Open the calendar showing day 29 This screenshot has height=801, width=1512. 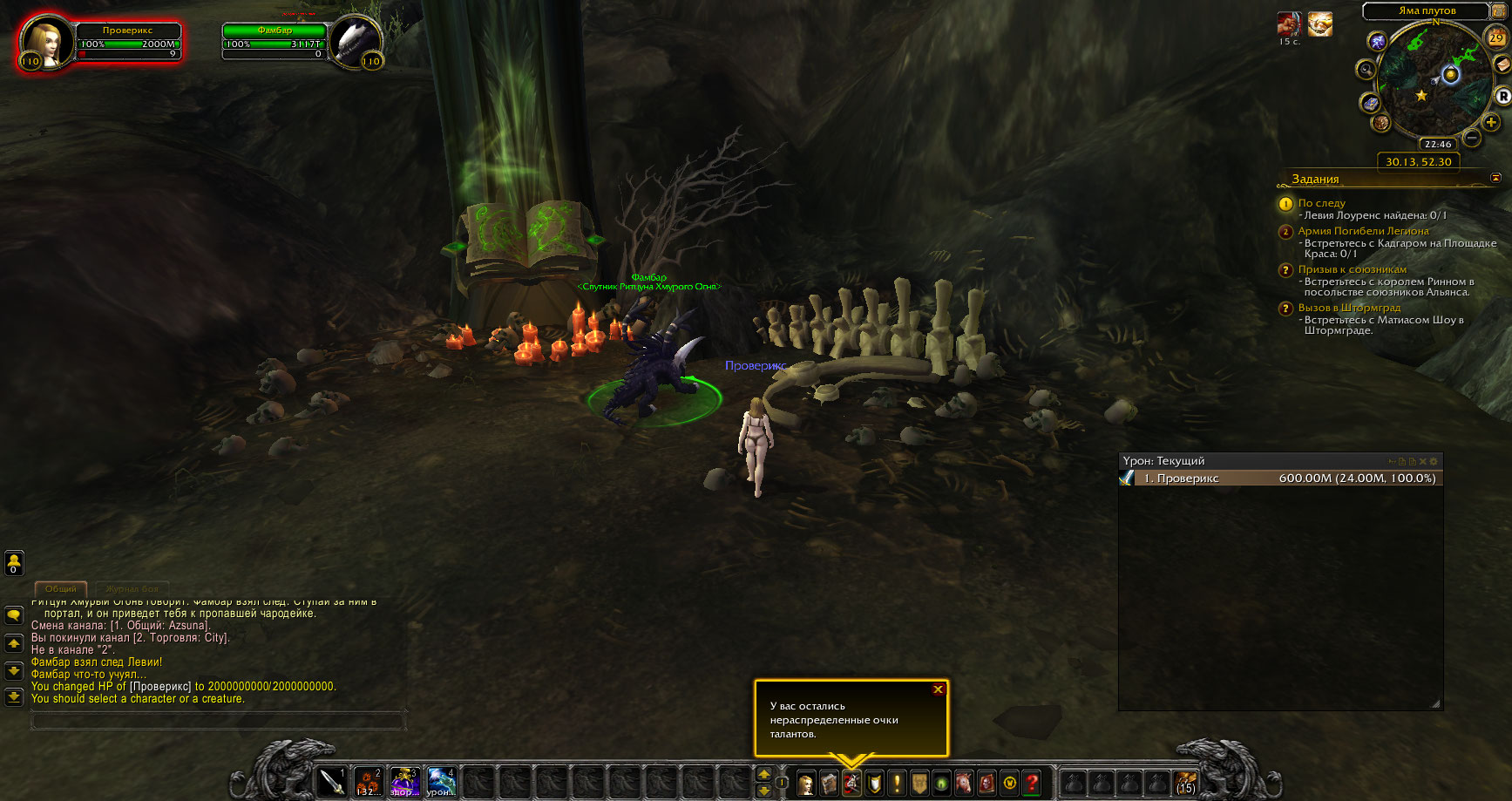[x=1495, y=37]
